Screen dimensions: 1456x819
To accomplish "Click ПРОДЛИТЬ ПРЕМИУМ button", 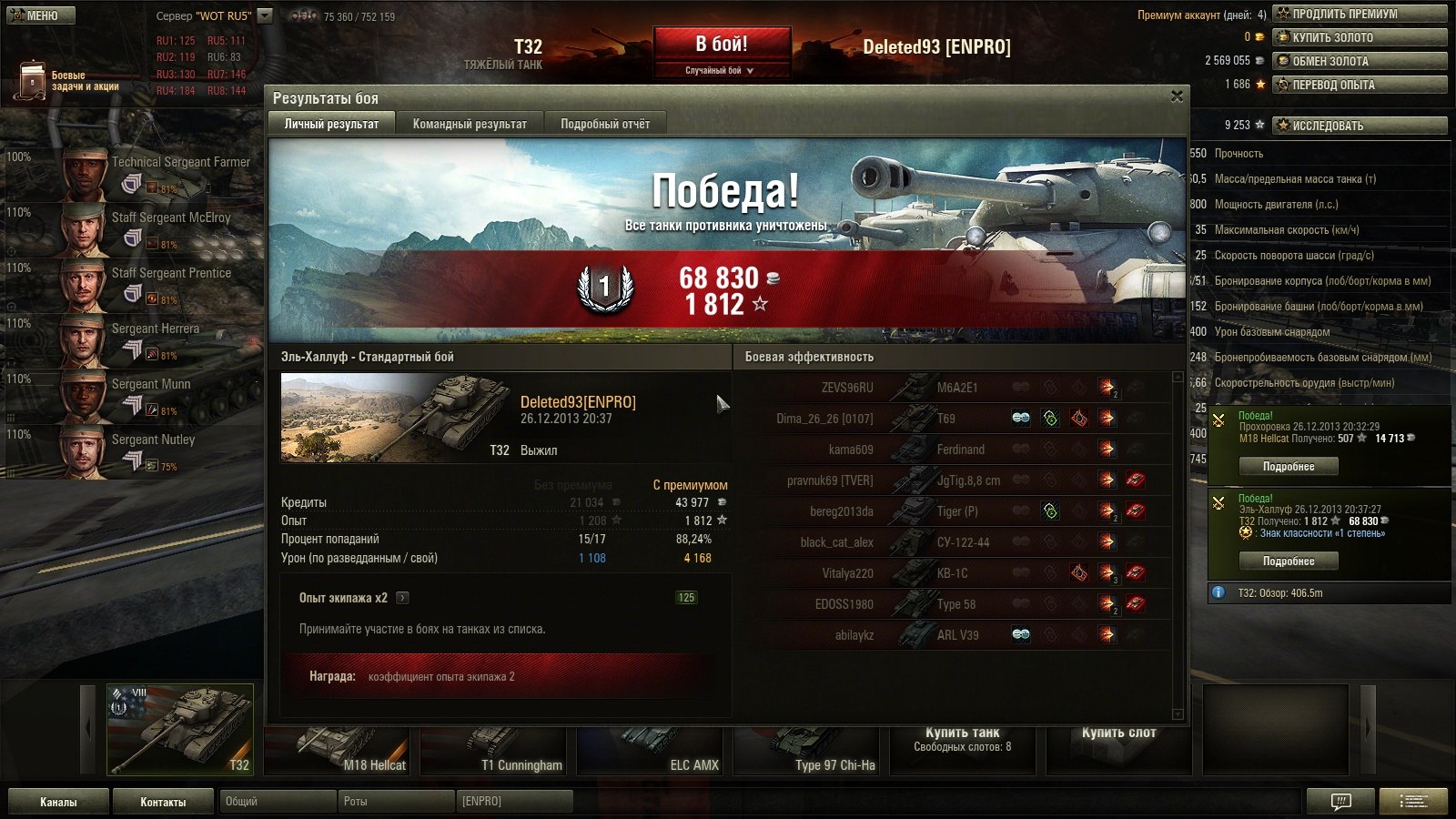I will coord(1360,14).
